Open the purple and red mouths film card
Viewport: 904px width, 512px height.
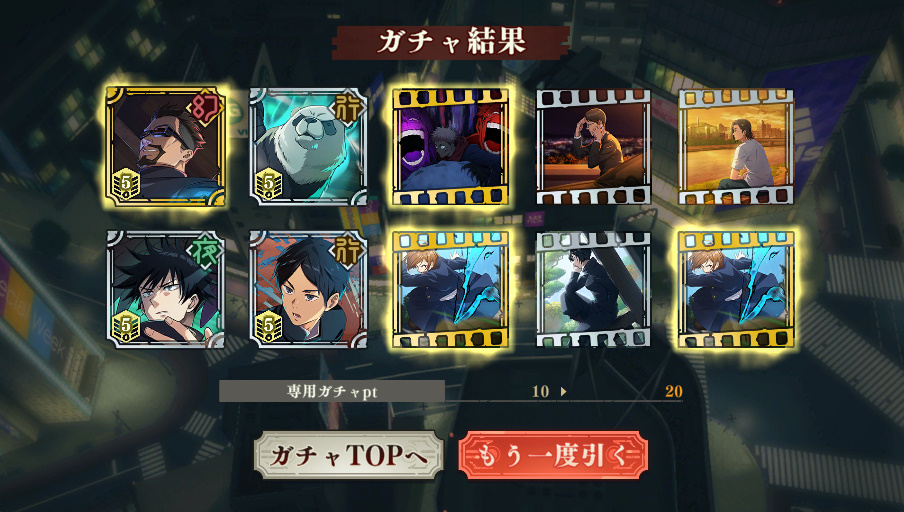pyautogui.click(x=451, y=147)
